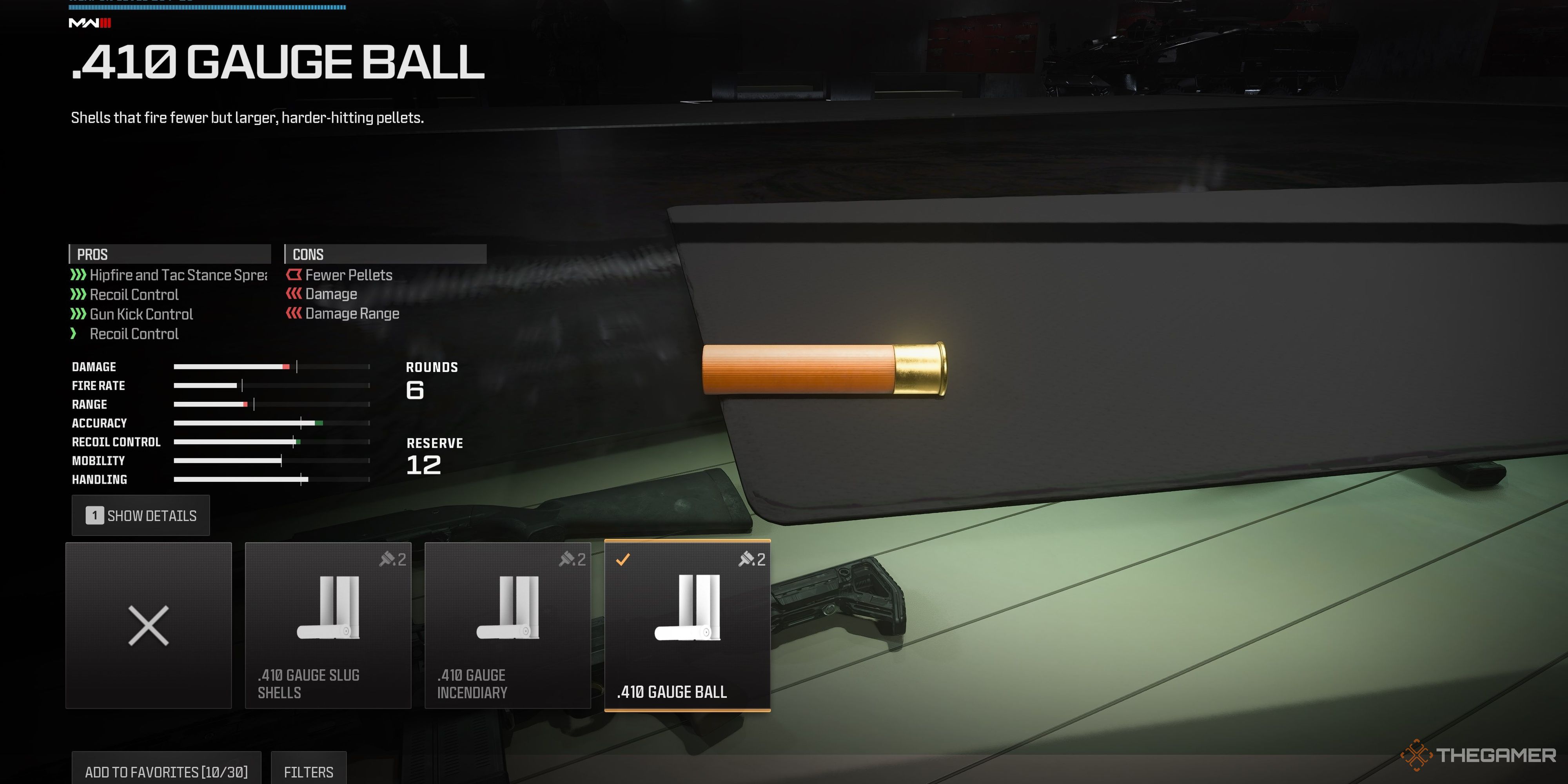Viewport: 1568px width, 784px height.
Task: Add this attachment to favorites
Action: click(166, 771)
